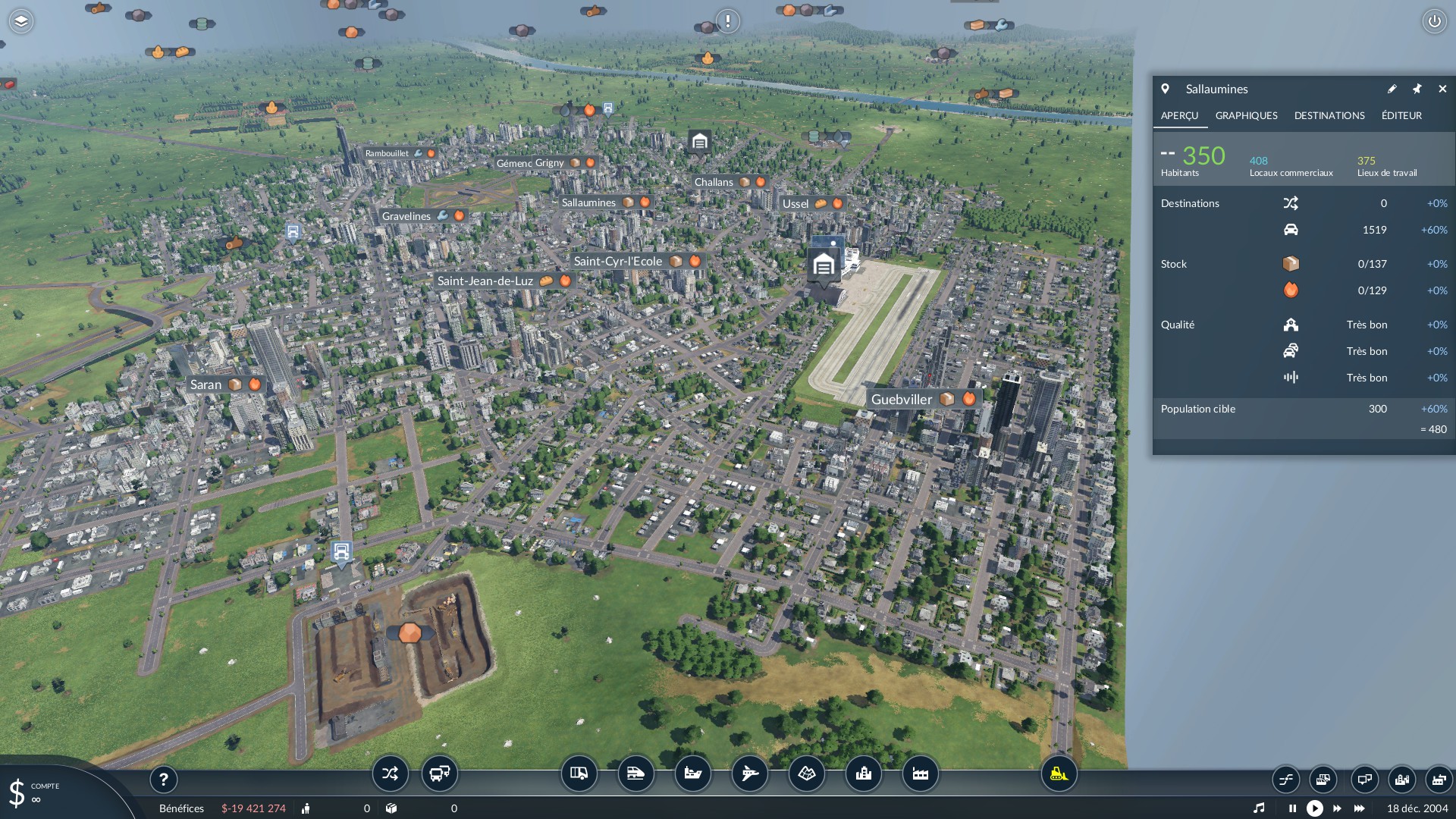Click the Guebviller town label

901,400
